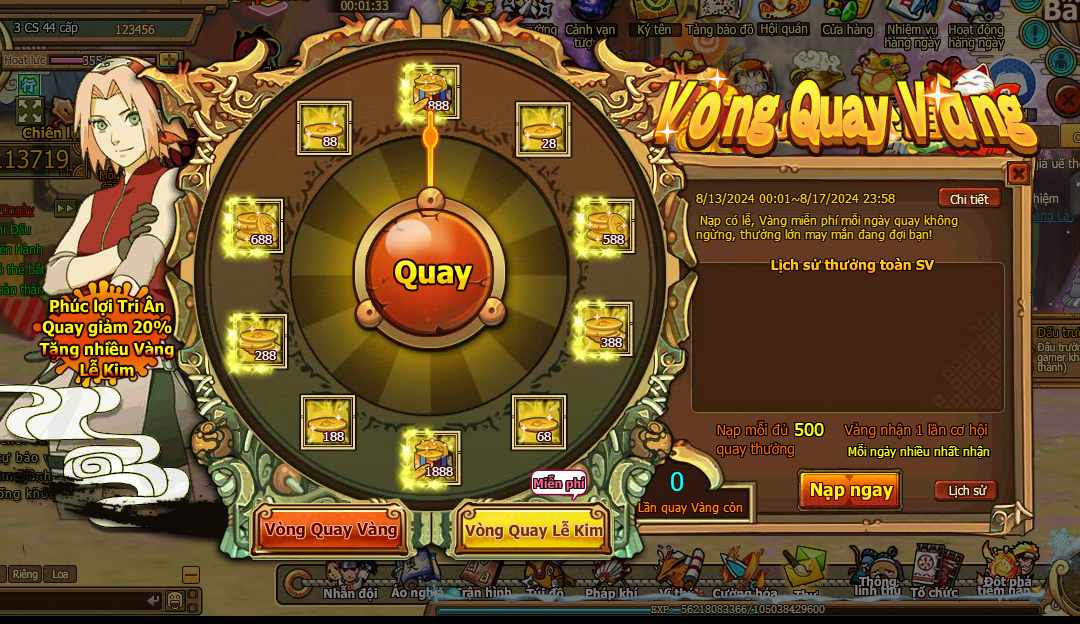Show event details with Chi tiết
The image size is (1080, 624).
point(968,199)
